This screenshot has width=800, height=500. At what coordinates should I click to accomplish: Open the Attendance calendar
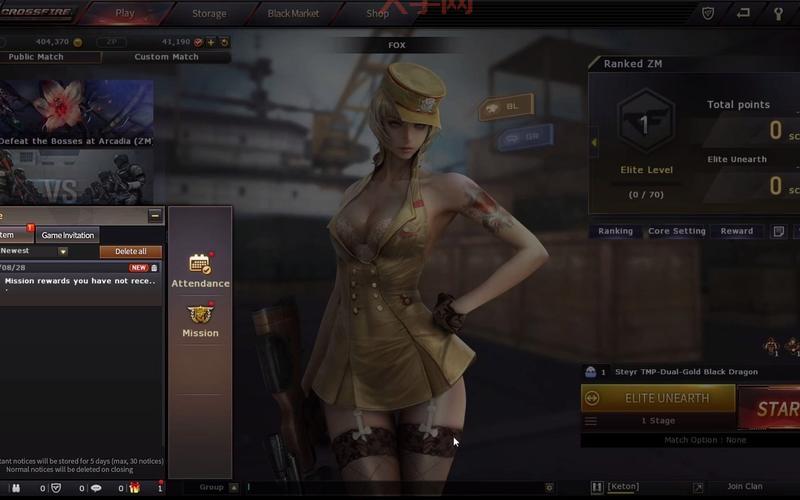point(200,270)
